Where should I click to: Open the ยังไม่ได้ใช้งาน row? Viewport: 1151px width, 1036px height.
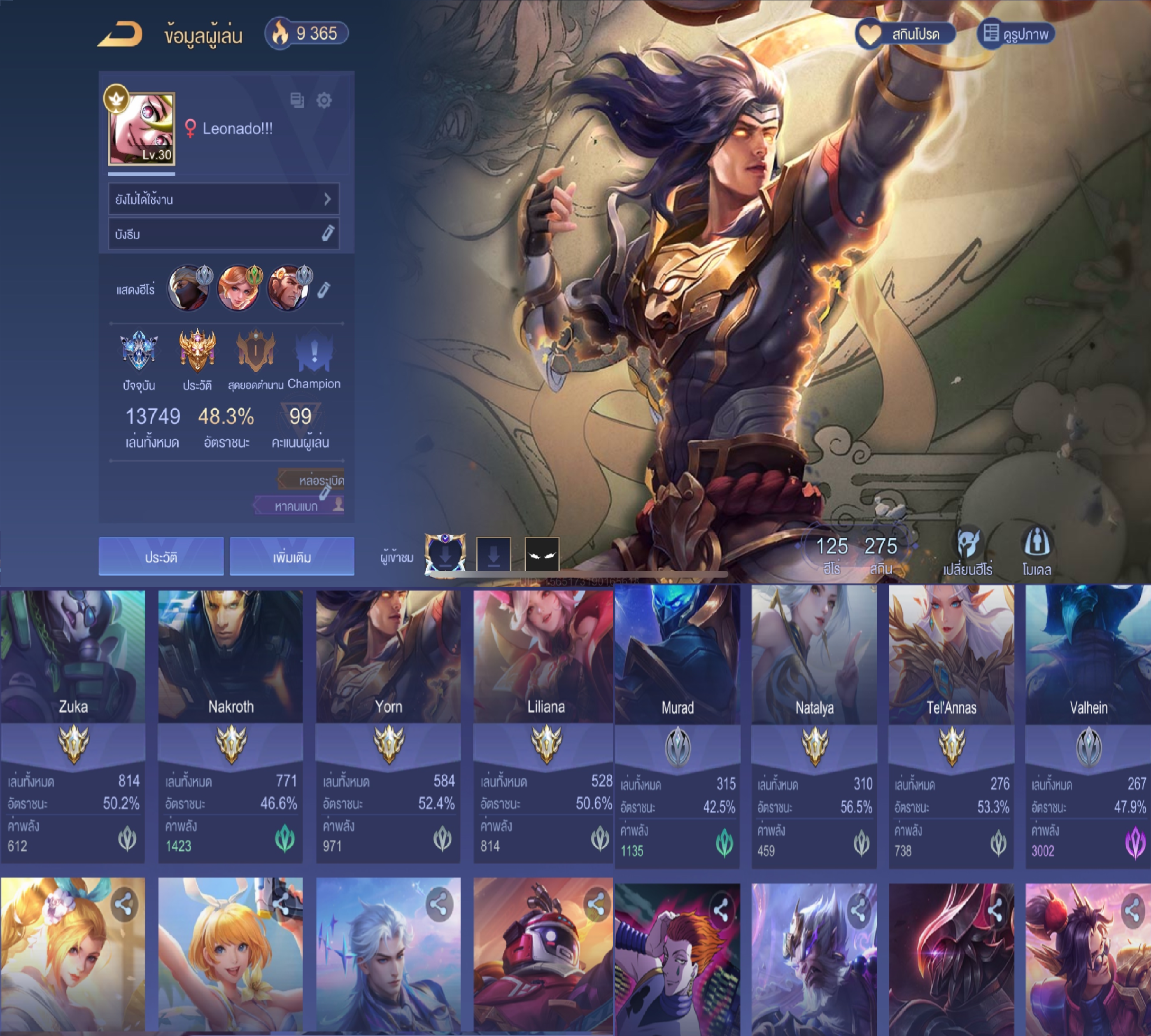(224, 199)
